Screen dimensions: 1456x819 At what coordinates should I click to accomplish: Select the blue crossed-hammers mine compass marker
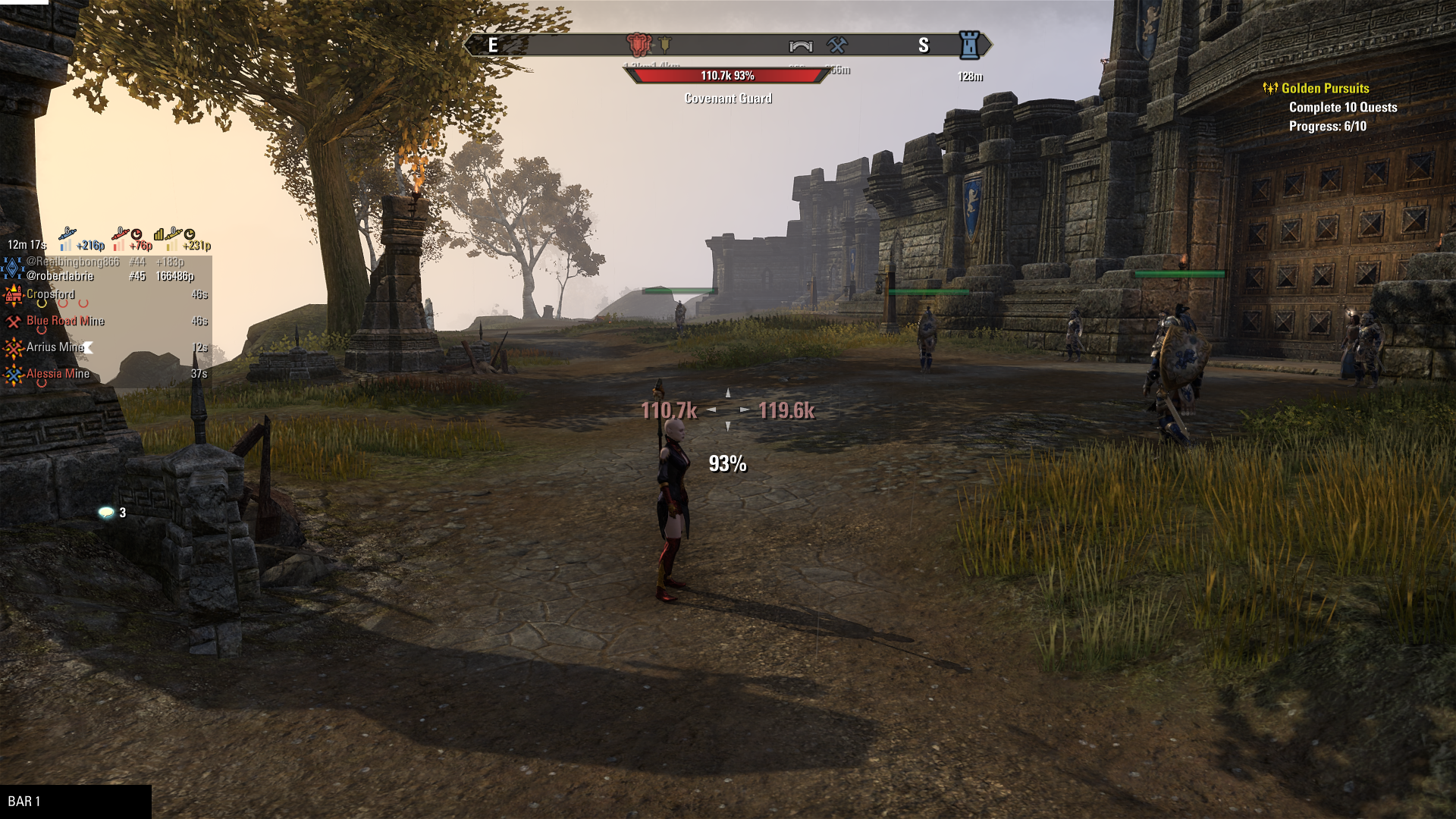click(x=837, y=45)
